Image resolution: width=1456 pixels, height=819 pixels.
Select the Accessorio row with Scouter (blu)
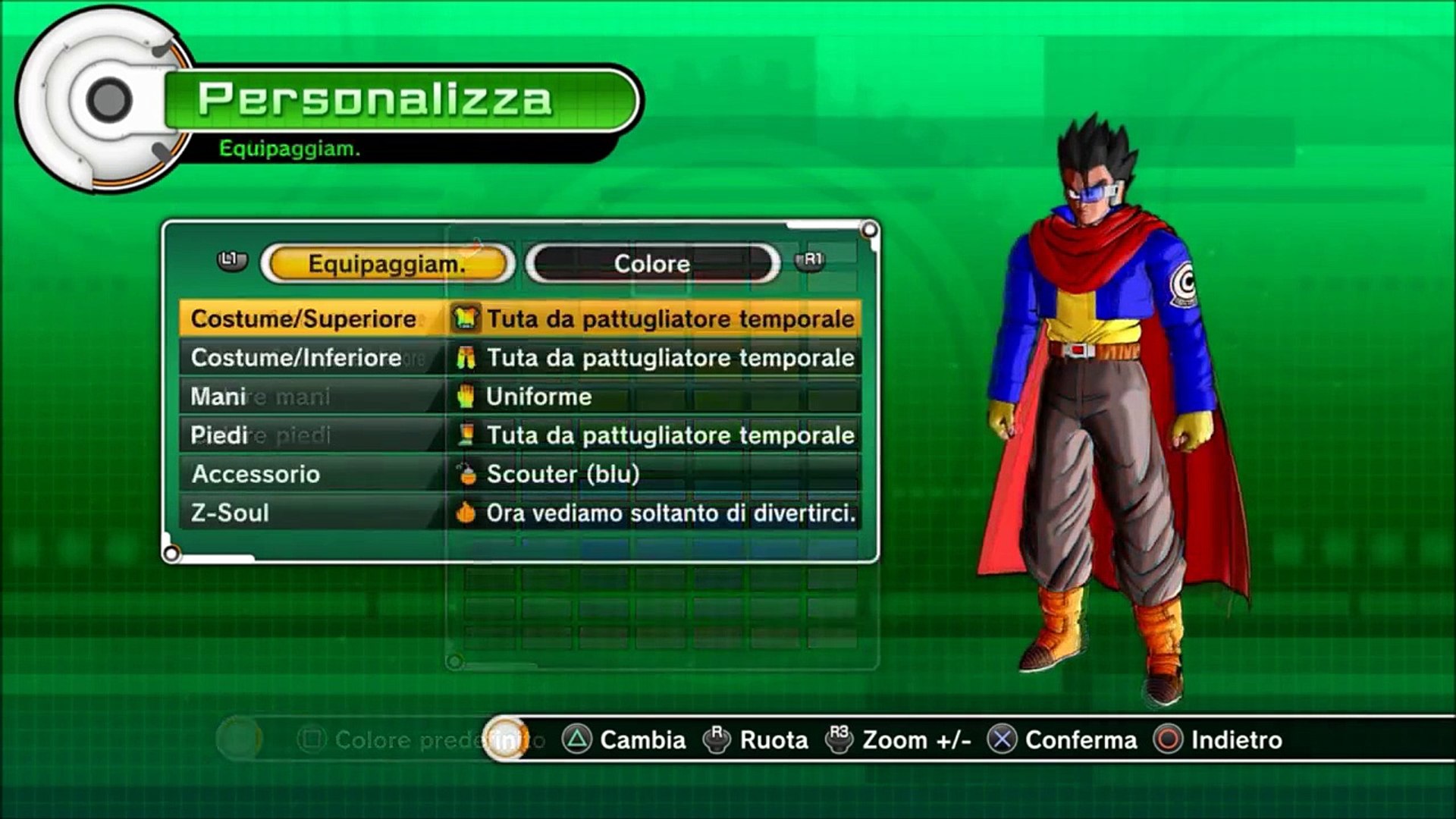click(x=520, y=474)
